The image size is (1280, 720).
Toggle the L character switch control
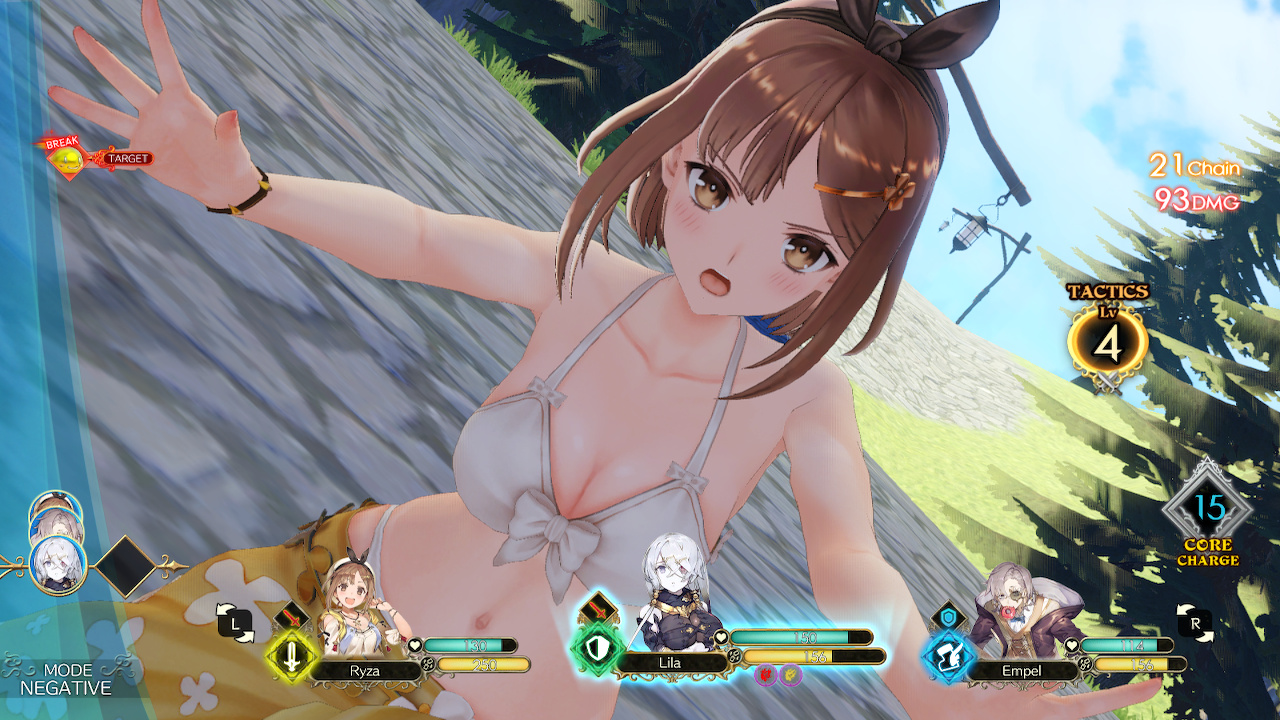(235, 621)
